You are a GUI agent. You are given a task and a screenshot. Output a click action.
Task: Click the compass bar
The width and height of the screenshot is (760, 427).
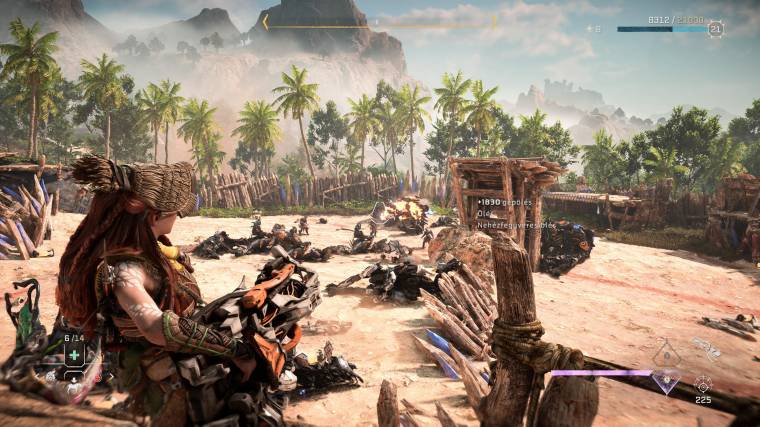tap(380, 21)
